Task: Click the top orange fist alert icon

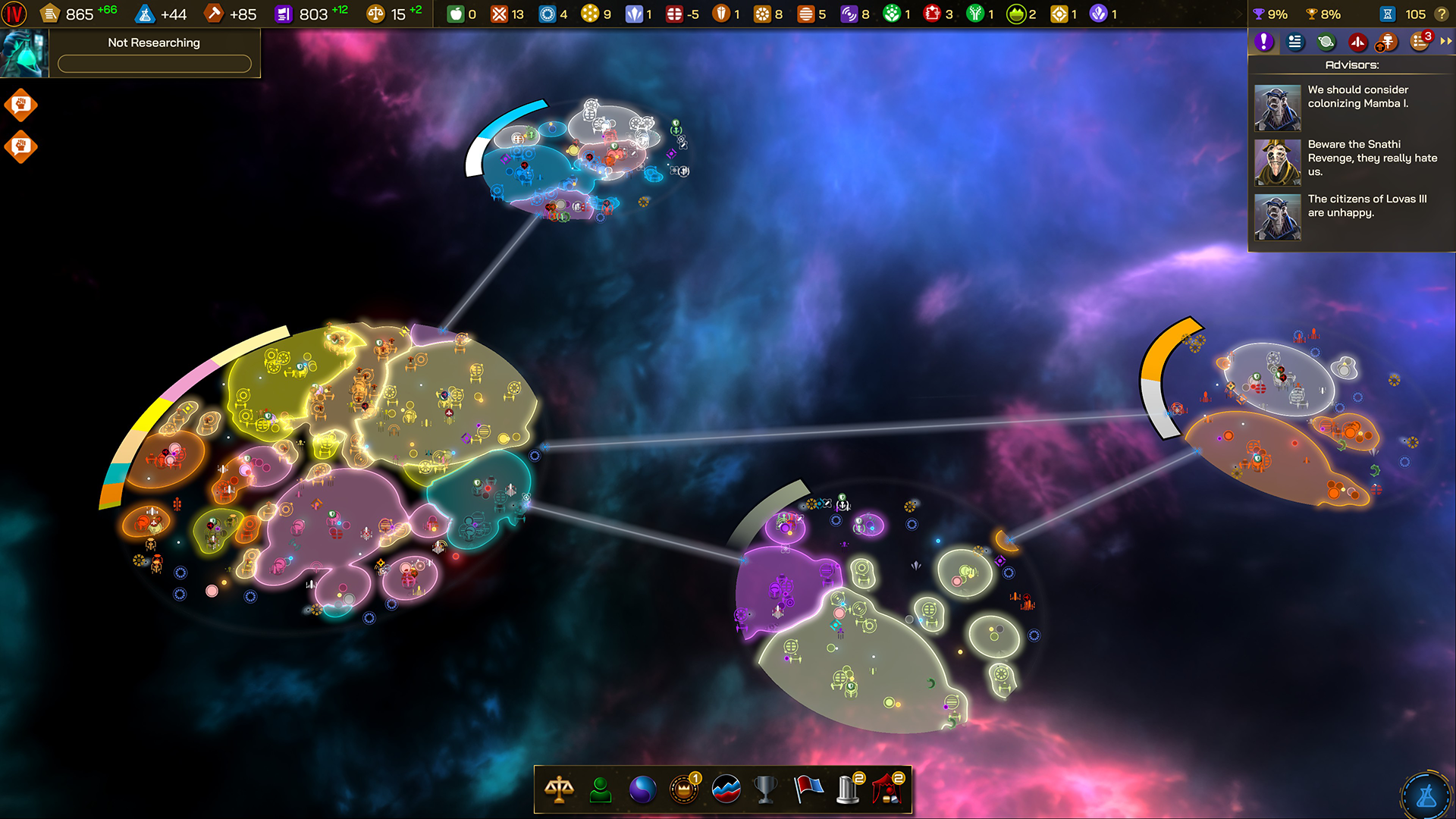Action: (x=21, y=105)
